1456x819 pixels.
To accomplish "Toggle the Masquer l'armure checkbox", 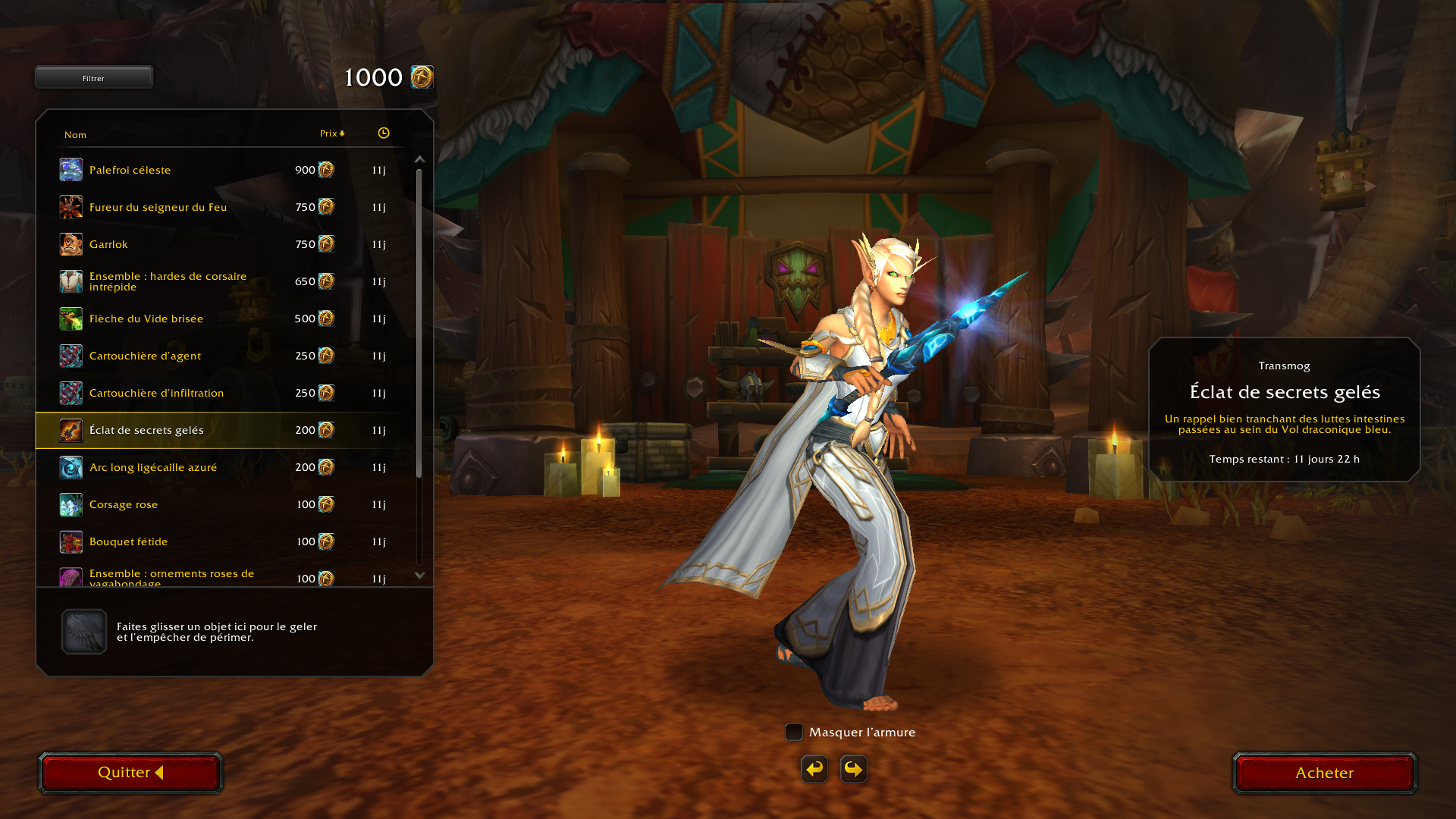I will pos(794,732).
